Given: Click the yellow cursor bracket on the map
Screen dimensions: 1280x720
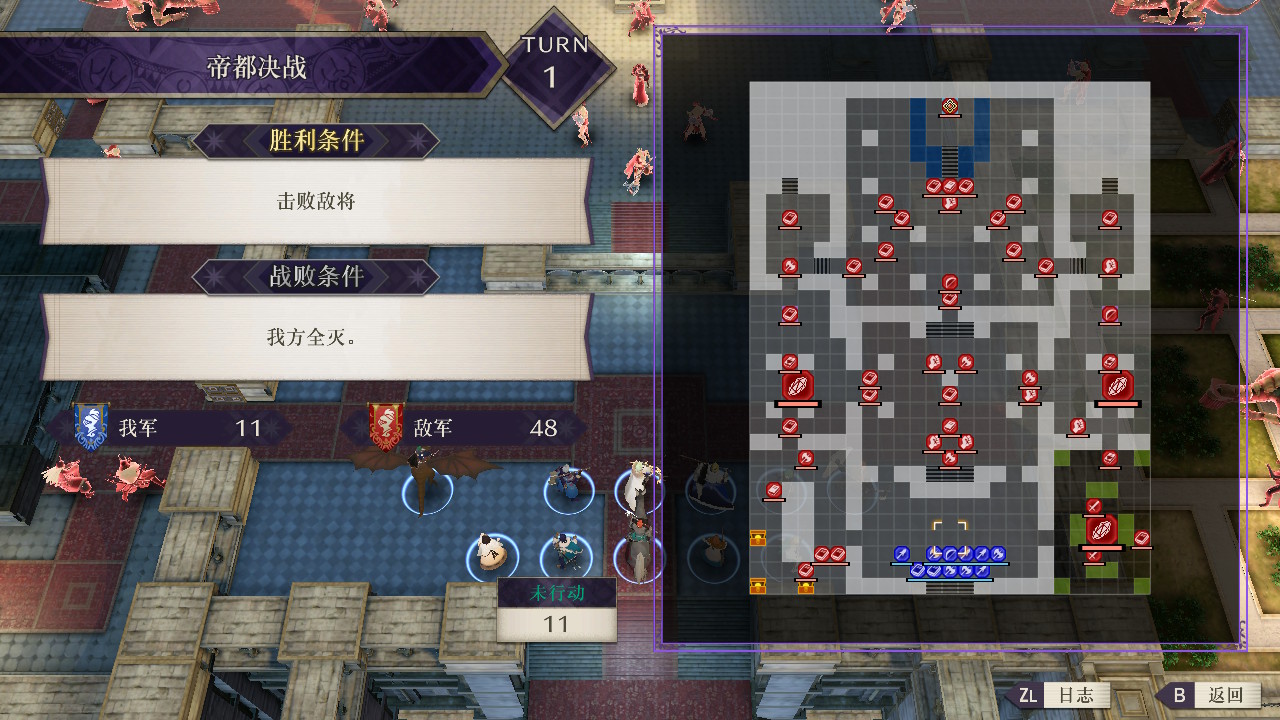Looking at the screenshot, I should pos(949,531).
